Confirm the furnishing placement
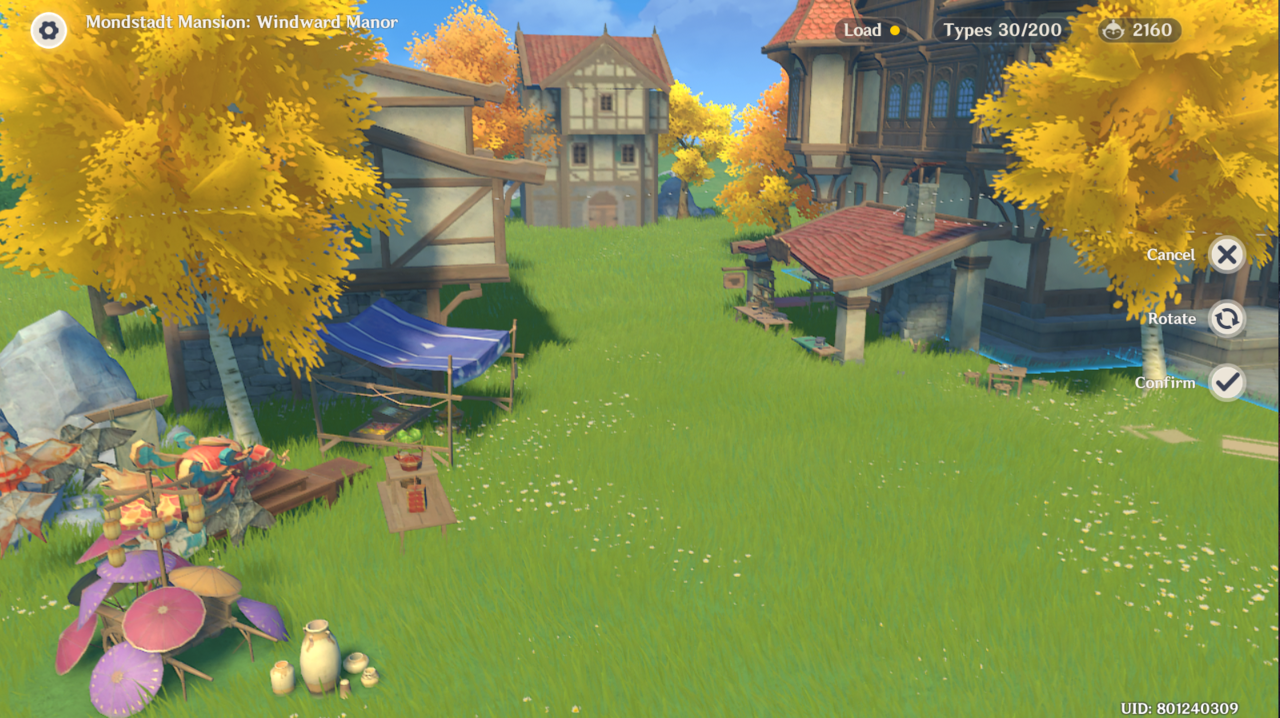The width and height of the screenshot is (1280, 718). pos(1226,382)
